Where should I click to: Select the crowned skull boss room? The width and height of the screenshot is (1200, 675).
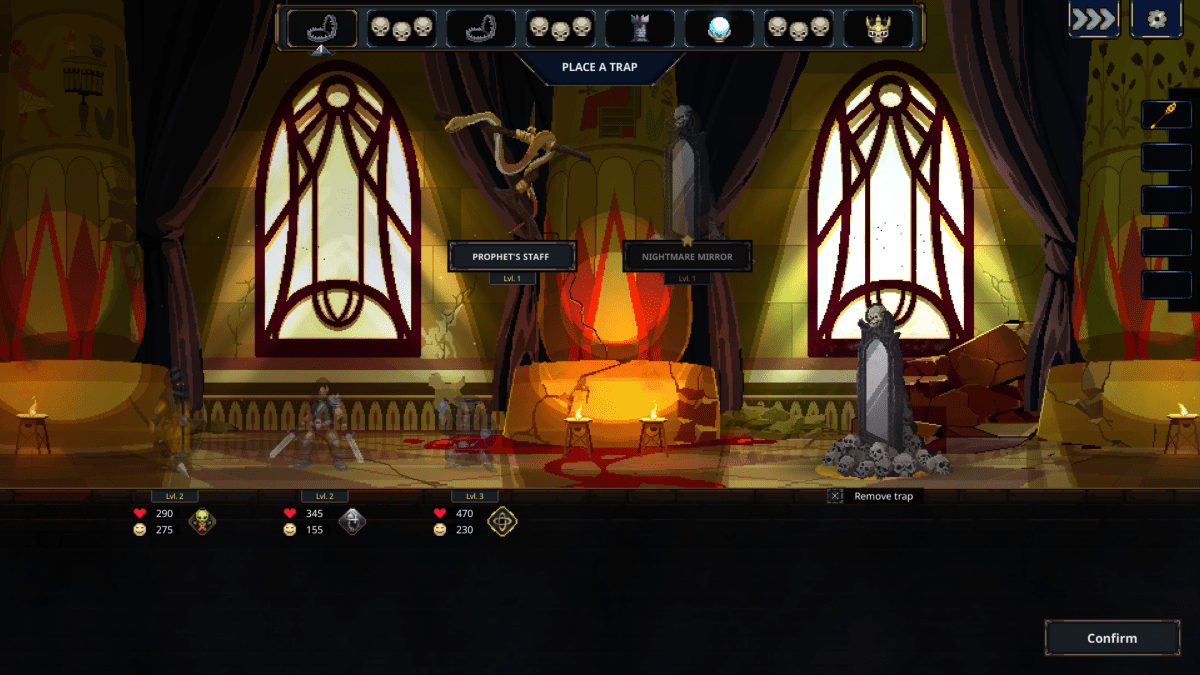(x=878, y=28)
